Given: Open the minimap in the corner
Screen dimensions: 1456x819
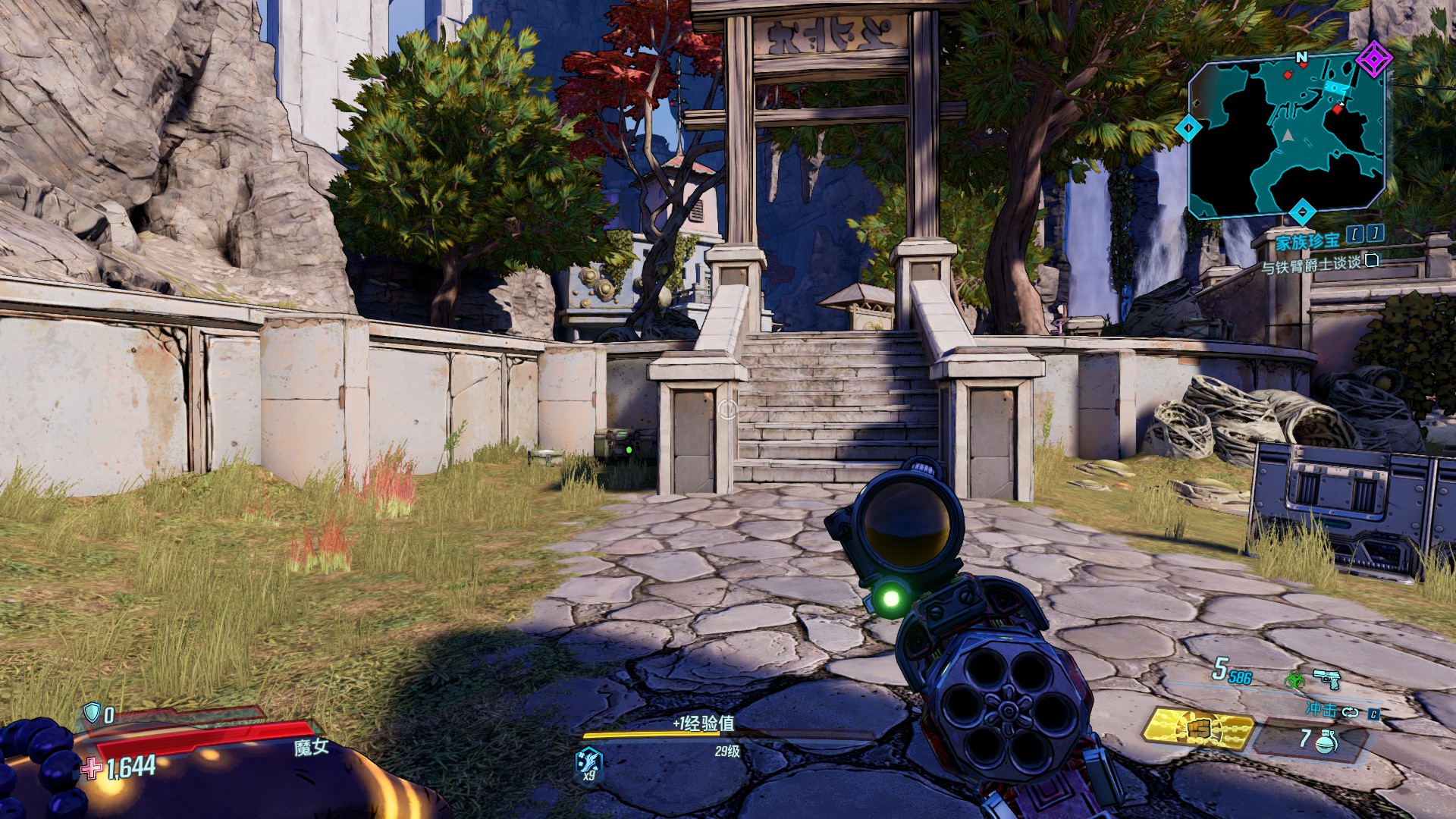Looking at the screenshot, I should [1287, 138].
